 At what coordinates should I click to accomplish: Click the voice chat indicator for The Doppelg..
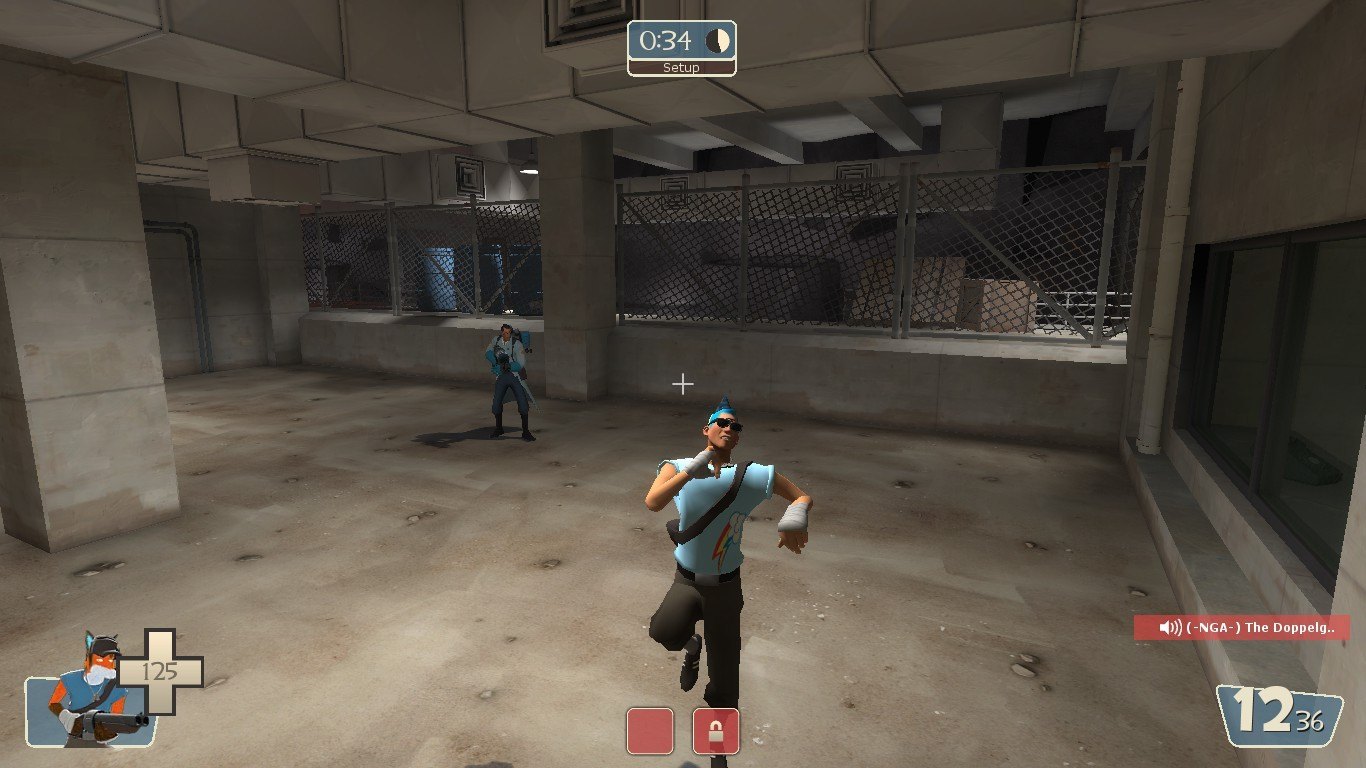1241,627
